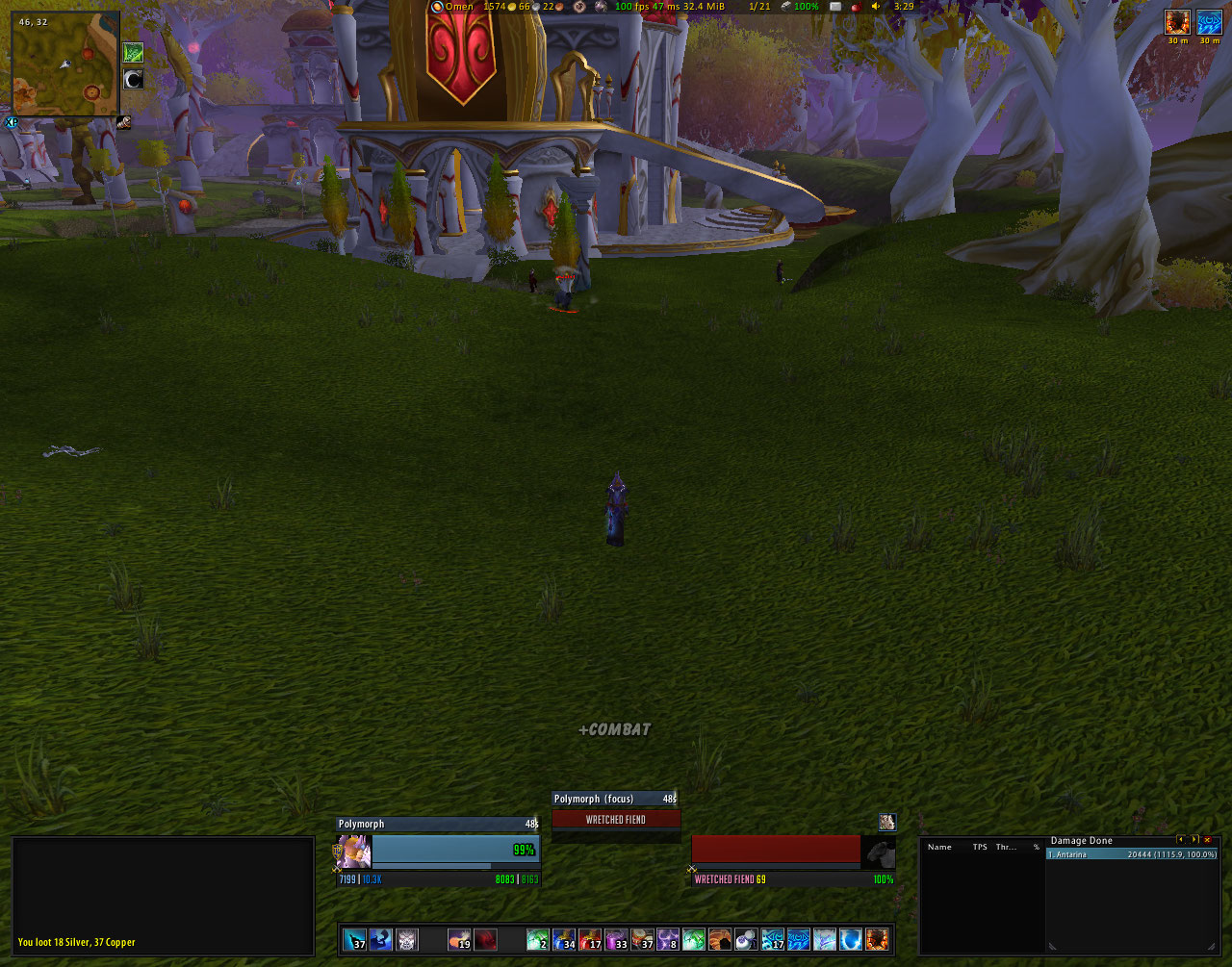The image size is (1232, 967).
Task: Click the Wretched Fiend target frame
Action: point(776,850)
